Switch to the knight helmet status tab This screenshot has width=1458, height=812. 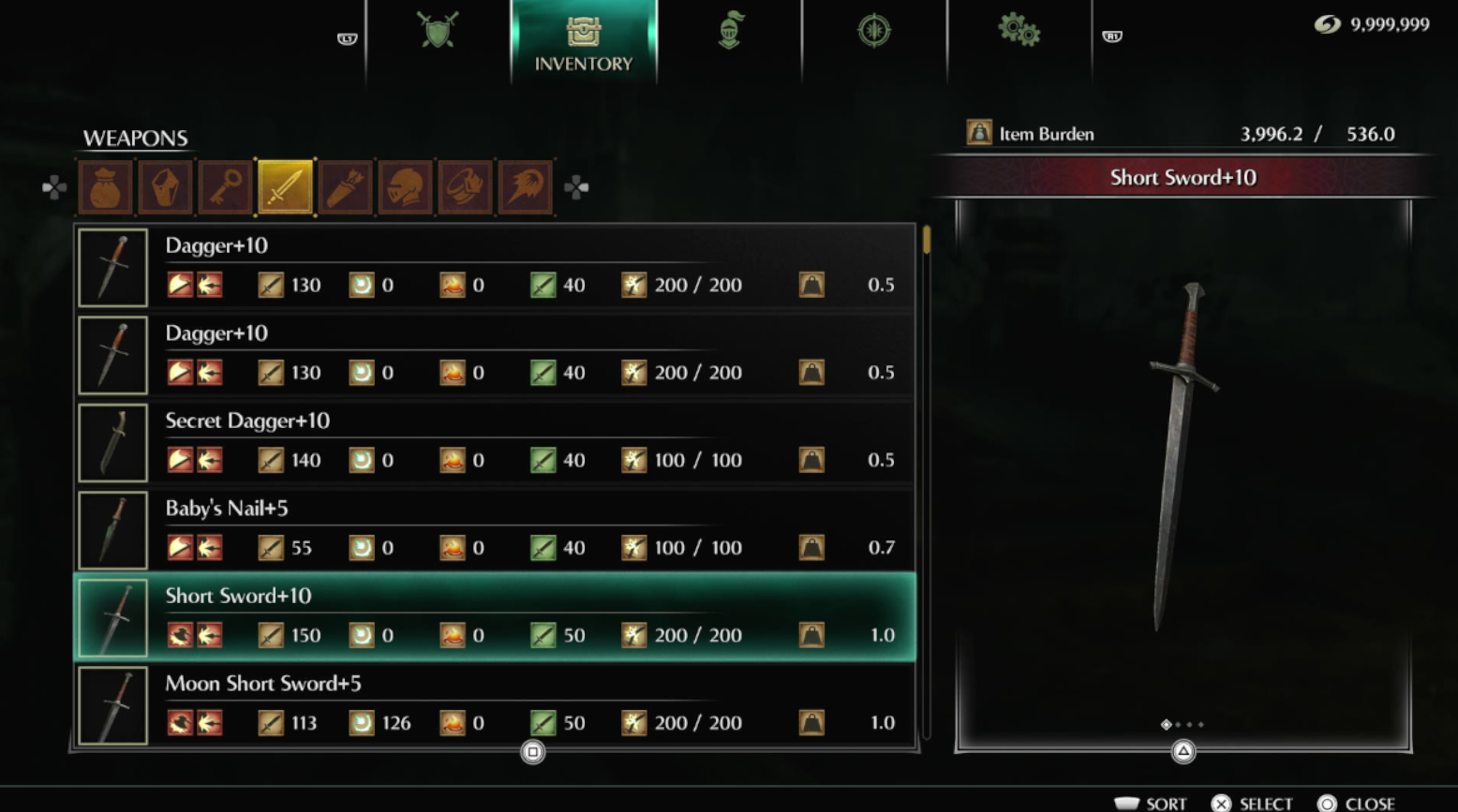click(730, 32)
